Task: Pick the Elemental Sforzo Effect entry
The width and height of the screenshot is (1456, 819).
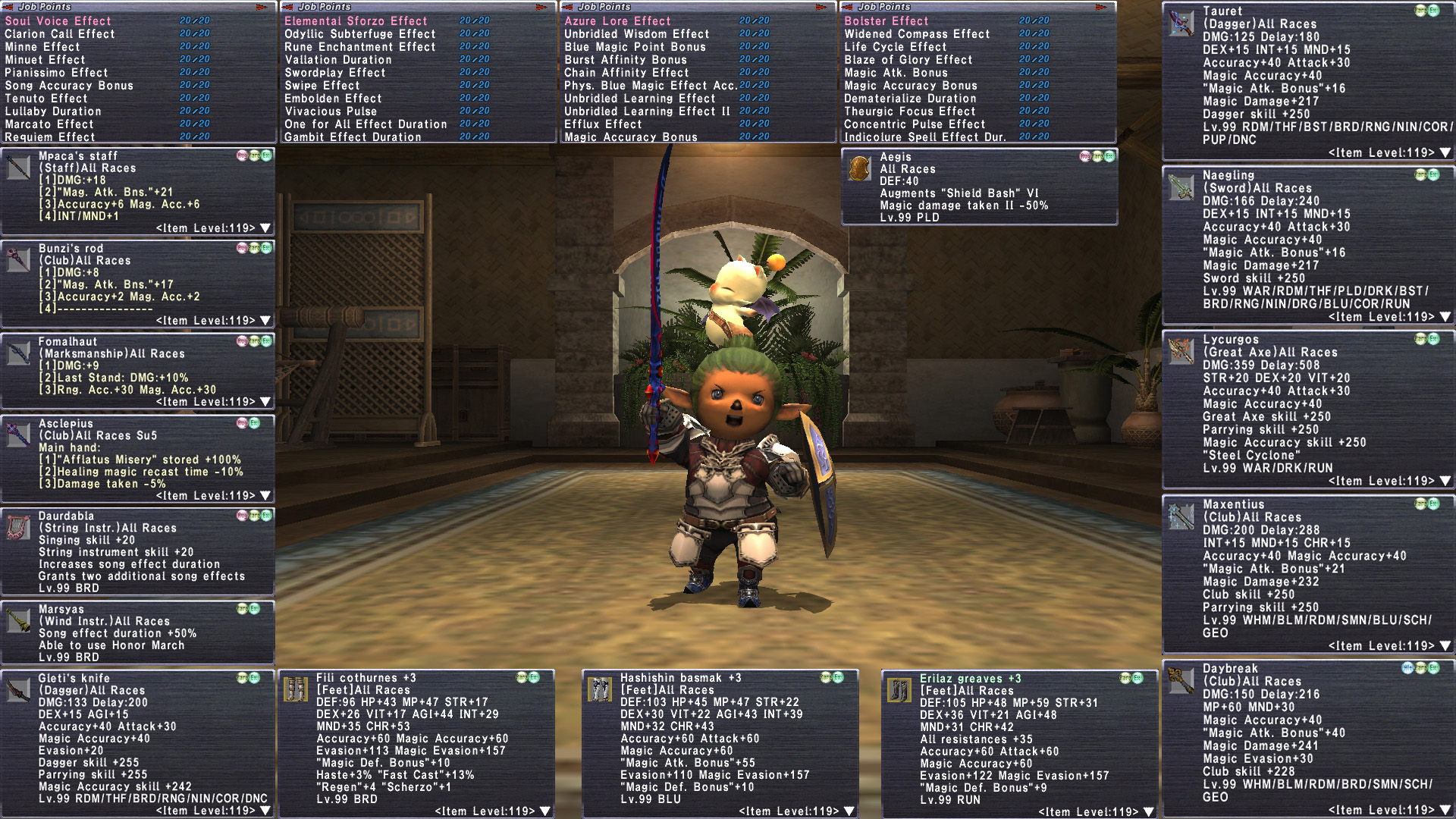Action: pos(356,21)
